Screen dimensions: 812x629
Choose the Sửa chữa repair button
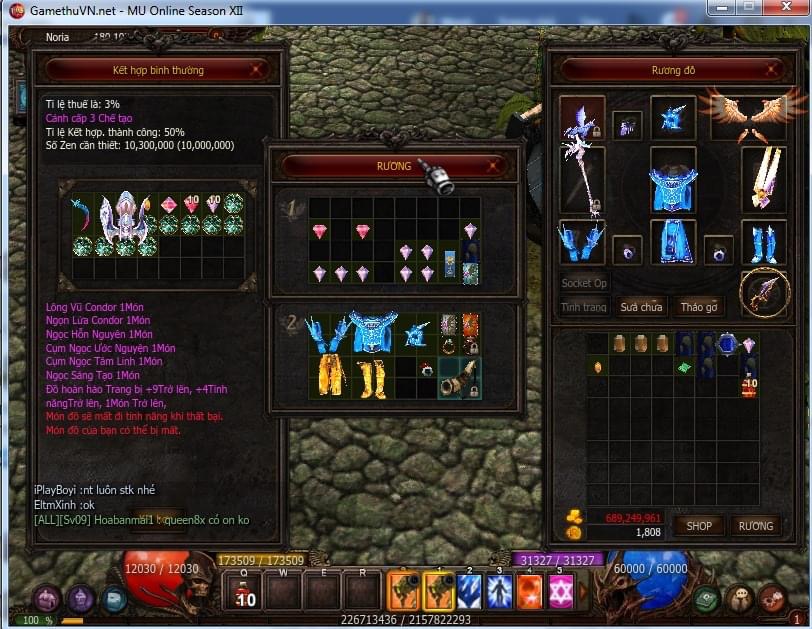point(641,307)
